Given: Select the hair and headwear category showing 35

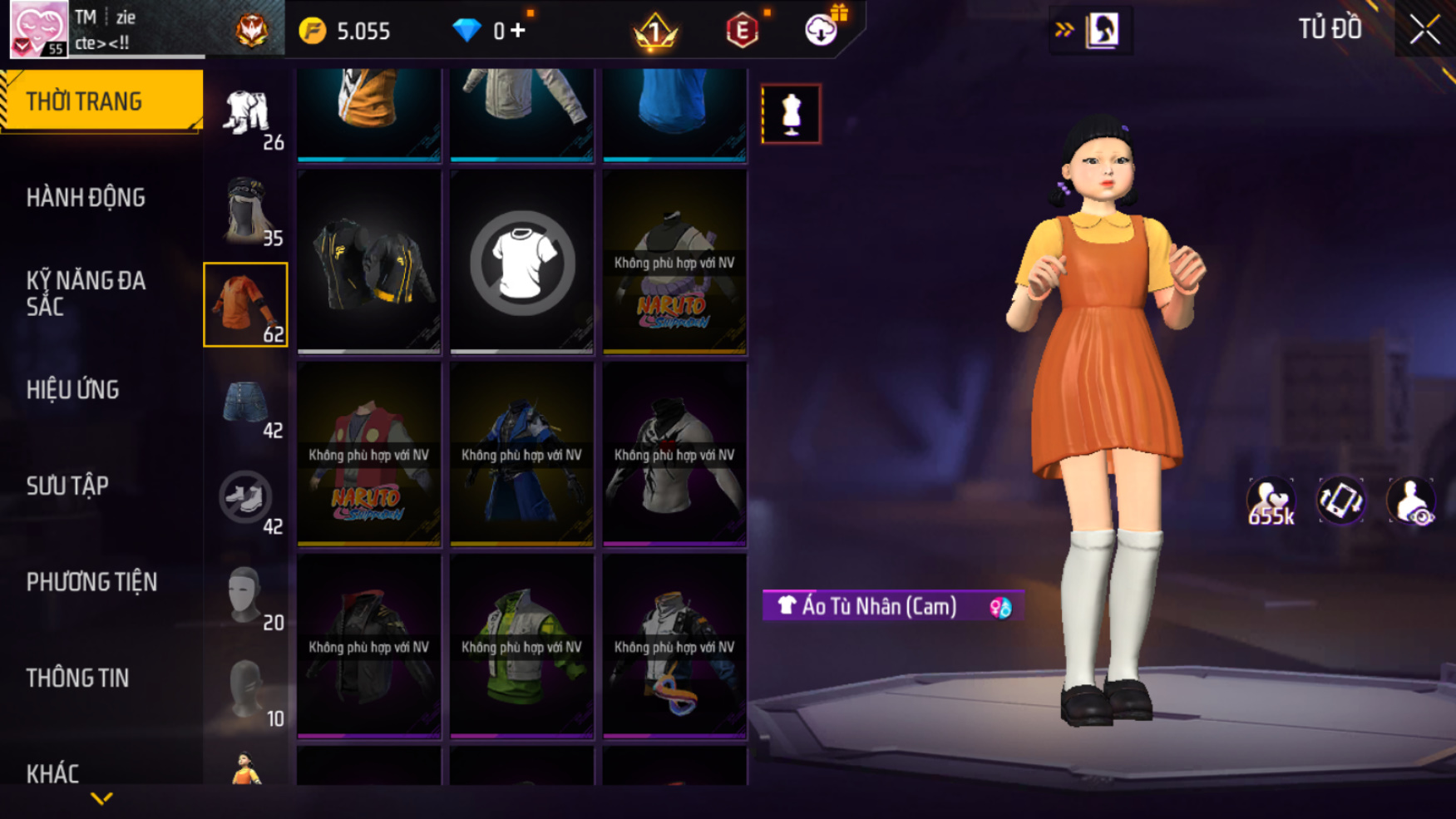Looking at the screenshot, I should coord(246,210).
